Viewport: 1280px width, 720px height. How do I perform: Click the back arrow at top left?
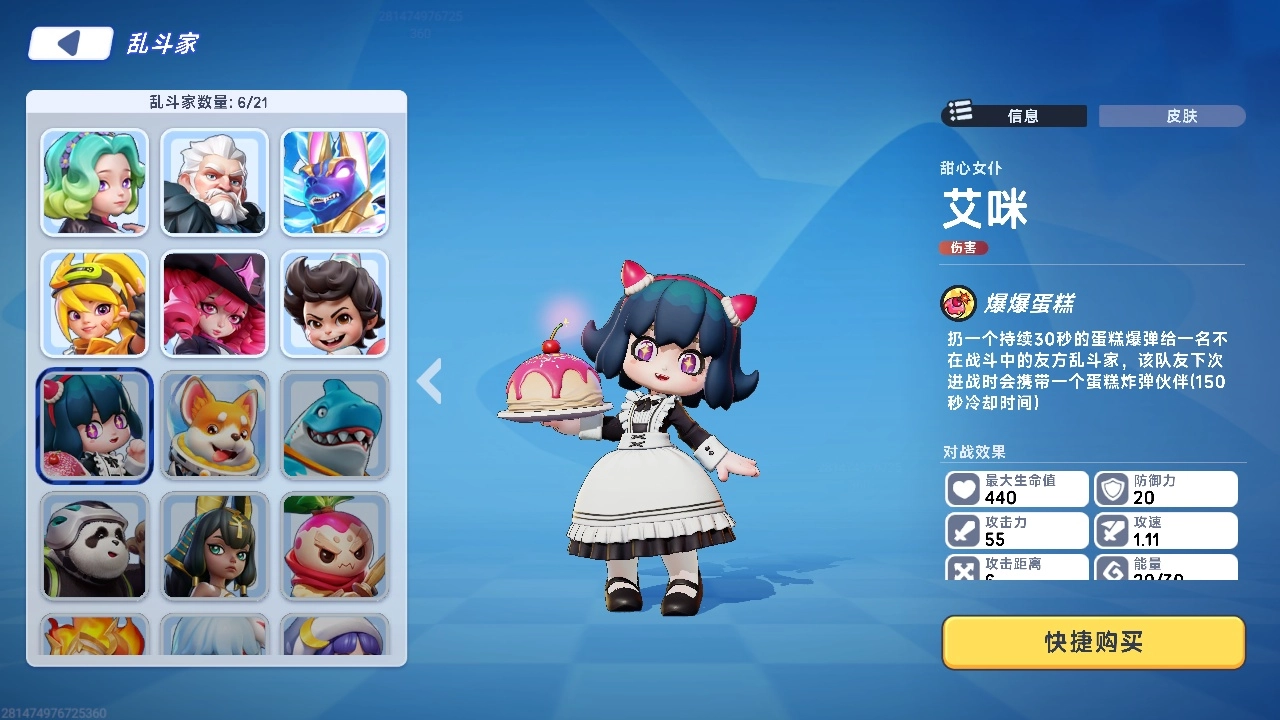tap(69, 42)
